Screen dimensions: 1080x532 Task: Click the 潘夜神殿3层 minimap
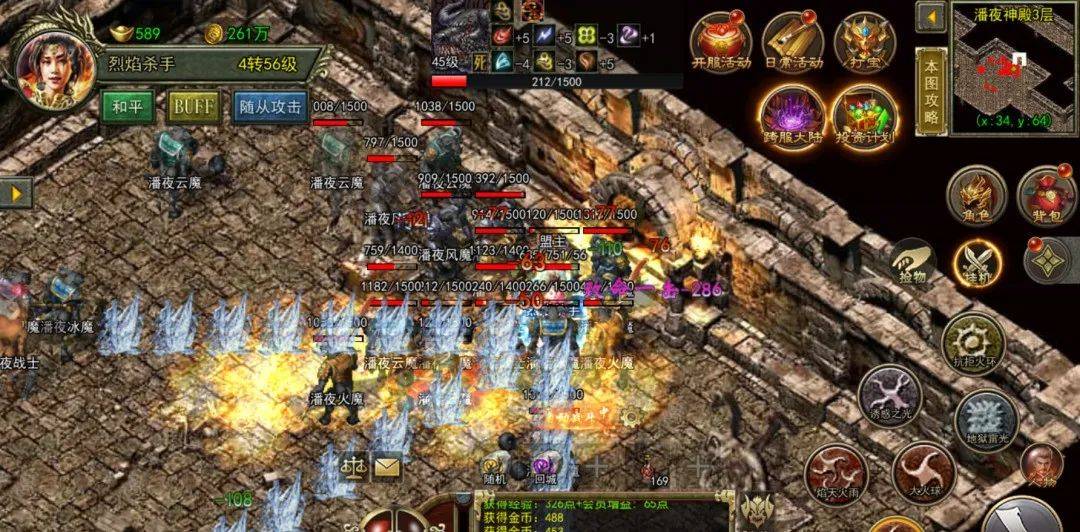click(x=1012, y=72)
